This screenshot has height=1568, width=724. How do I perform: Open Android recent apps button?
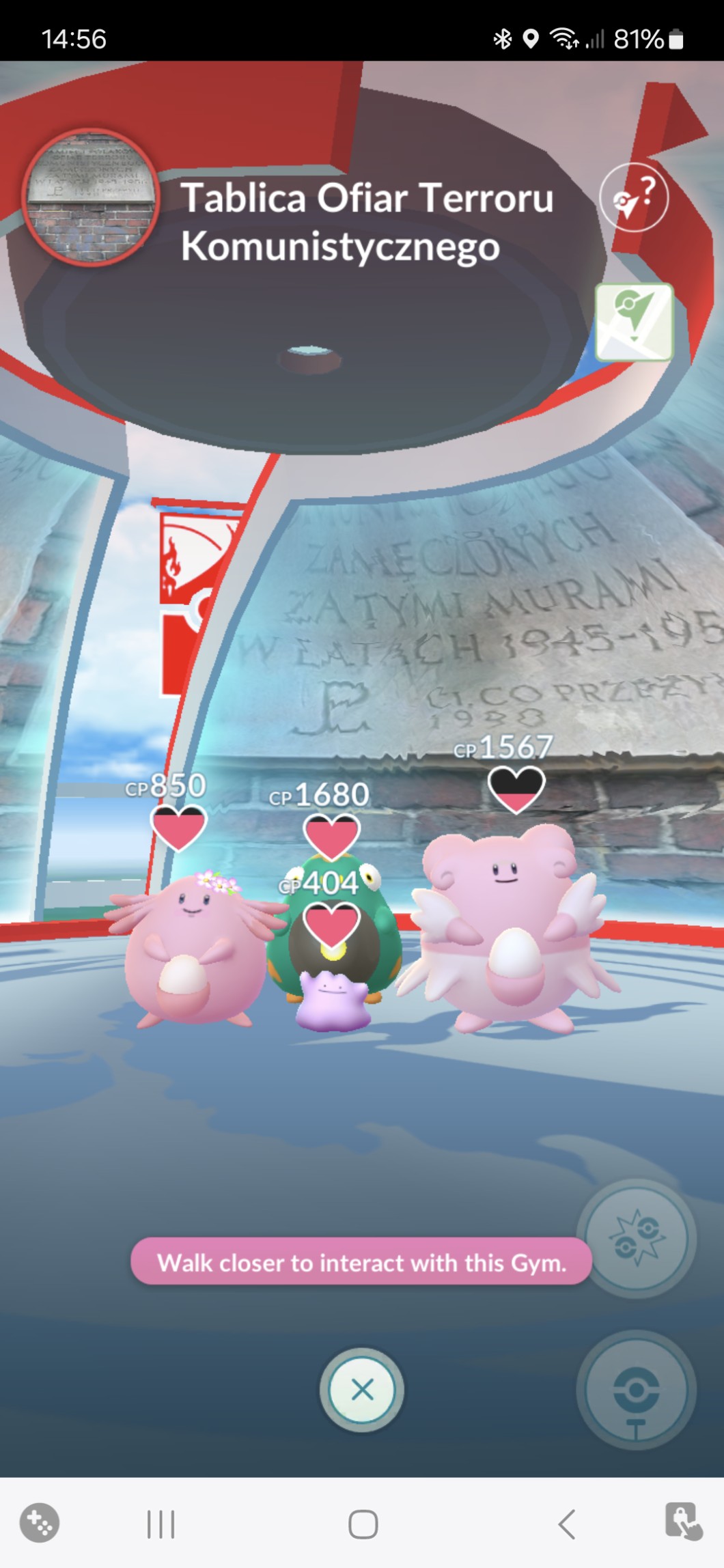tap(161, 1524)
